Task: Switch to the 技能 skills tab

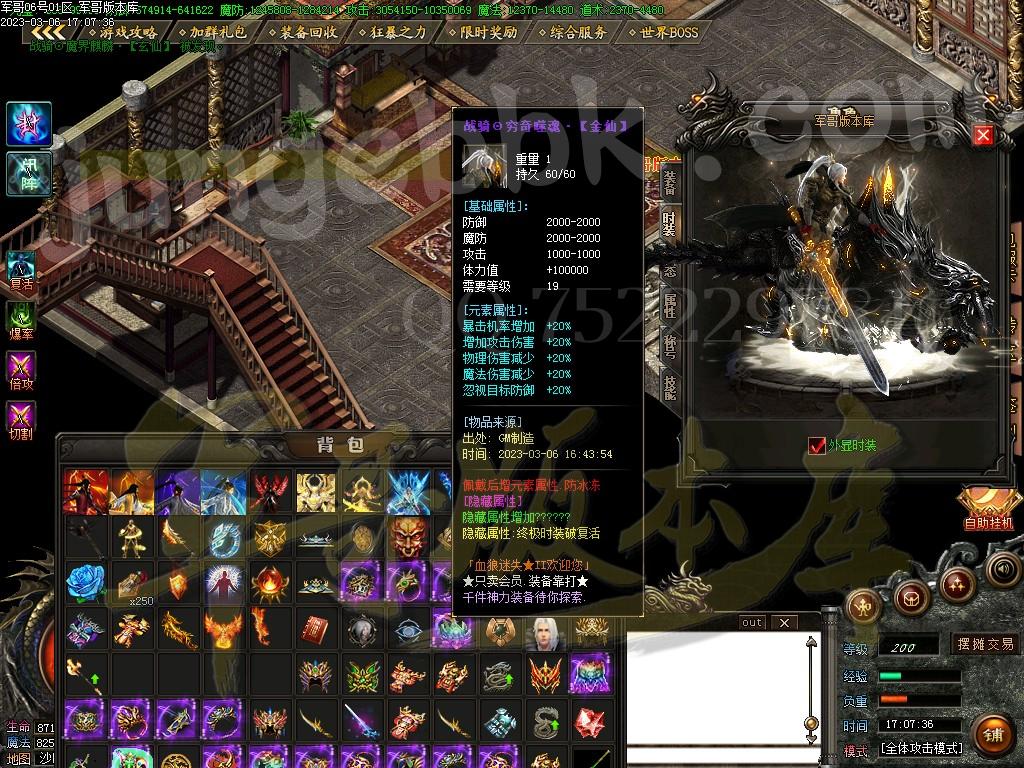Action: 669,386
